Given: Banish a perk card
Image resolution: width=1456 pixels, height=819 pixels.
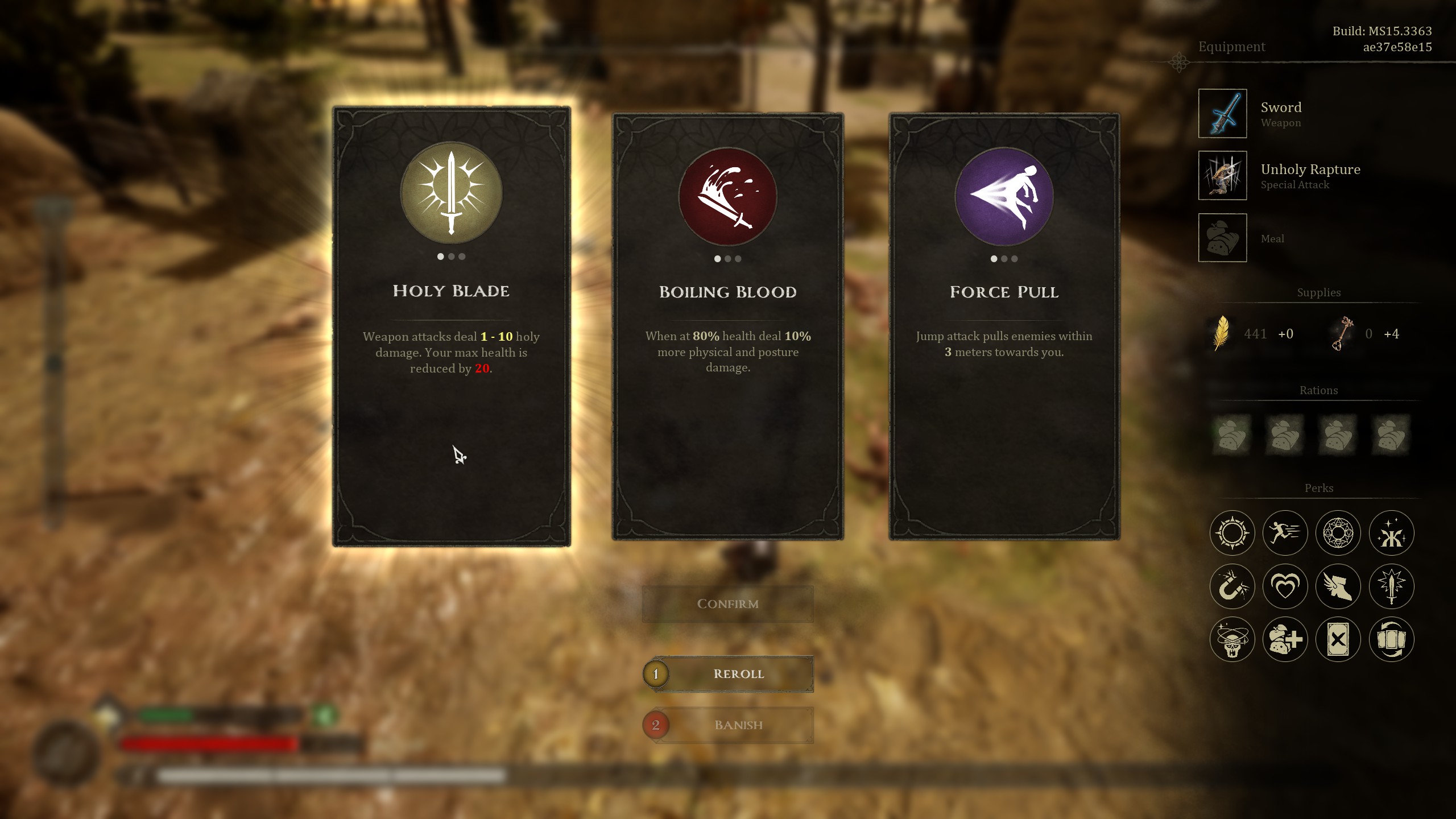Looking at the screenshot, I should (738, 725).
